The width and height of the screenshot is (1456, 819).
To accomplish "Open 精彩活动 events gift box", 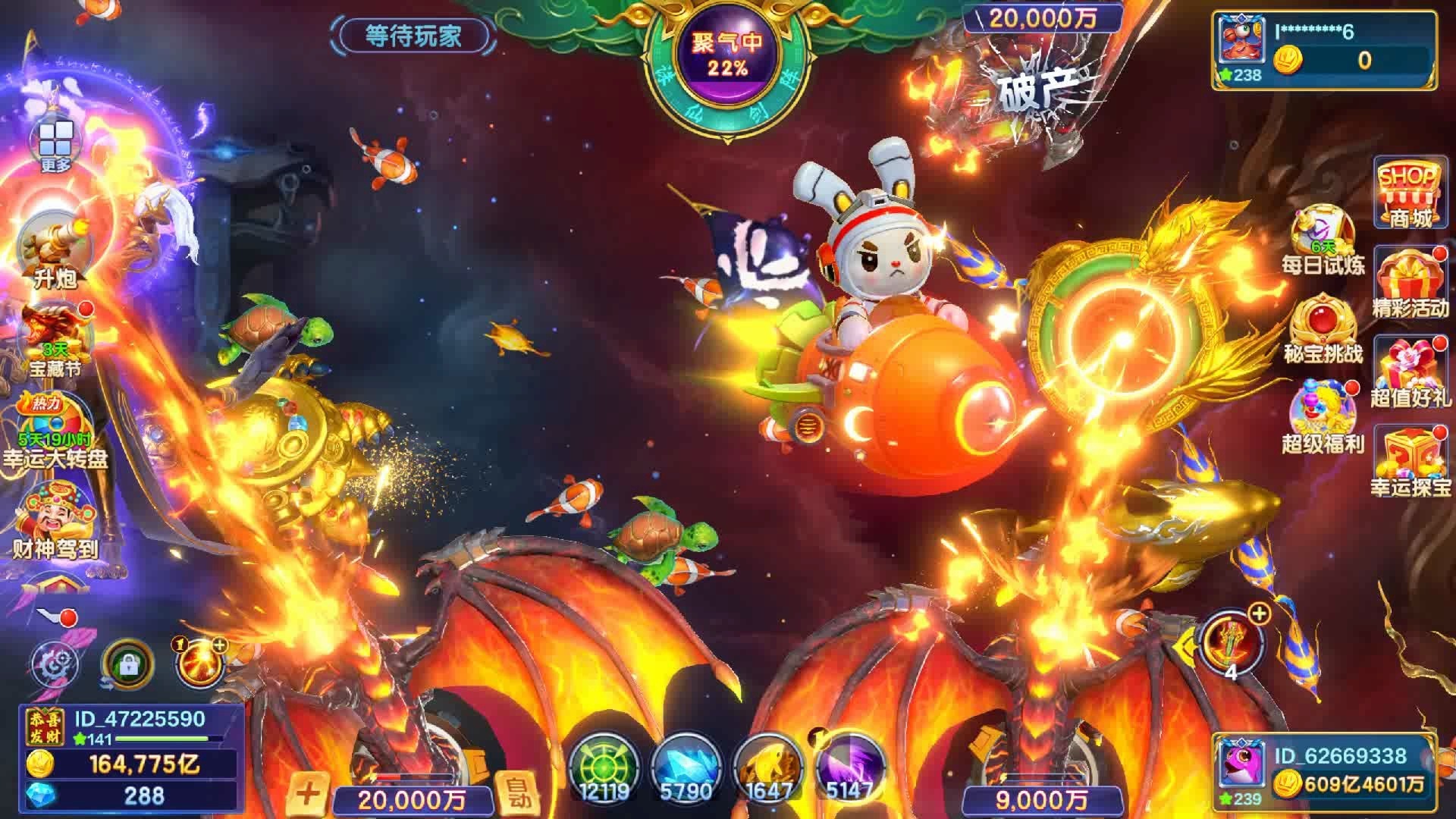I will coord(1410,283).
